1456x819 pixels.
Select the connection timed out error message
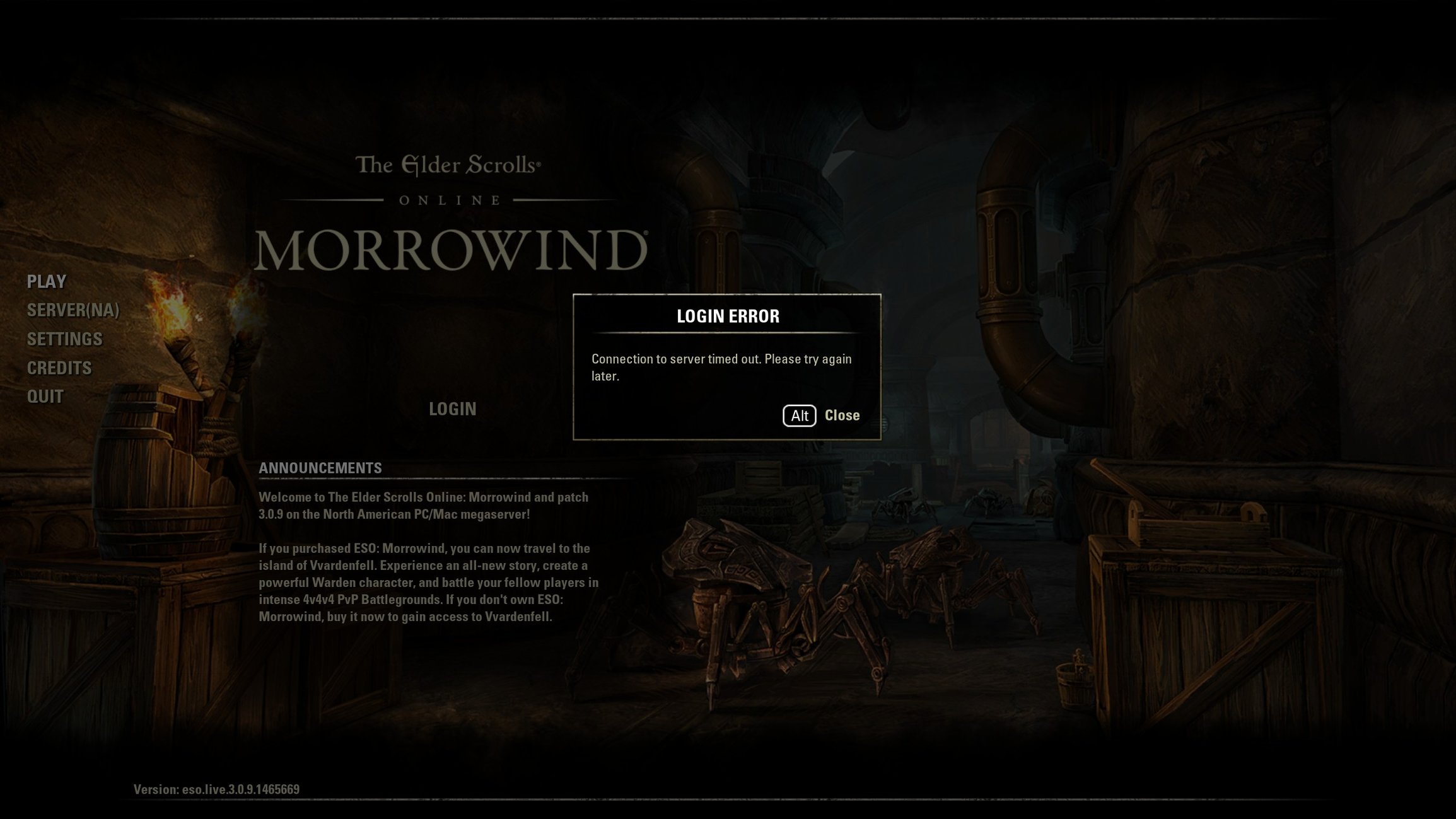(720, 368)
